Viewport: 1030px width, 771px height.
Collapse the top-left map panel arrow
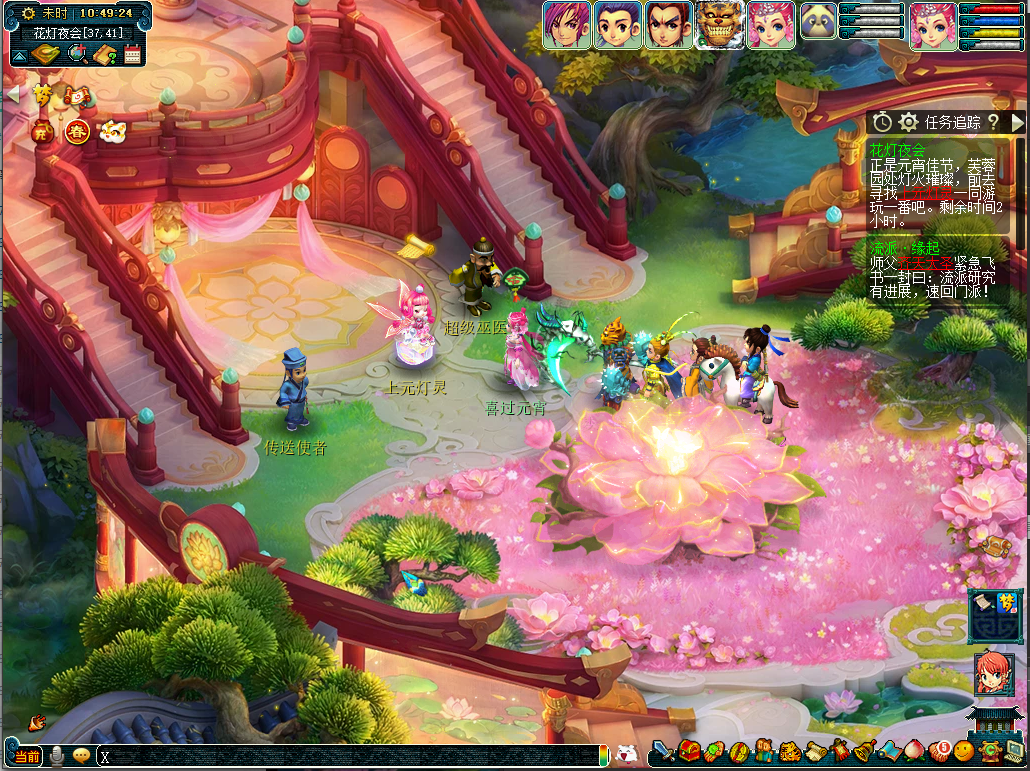pyautogui.click(x=20, y=56)
